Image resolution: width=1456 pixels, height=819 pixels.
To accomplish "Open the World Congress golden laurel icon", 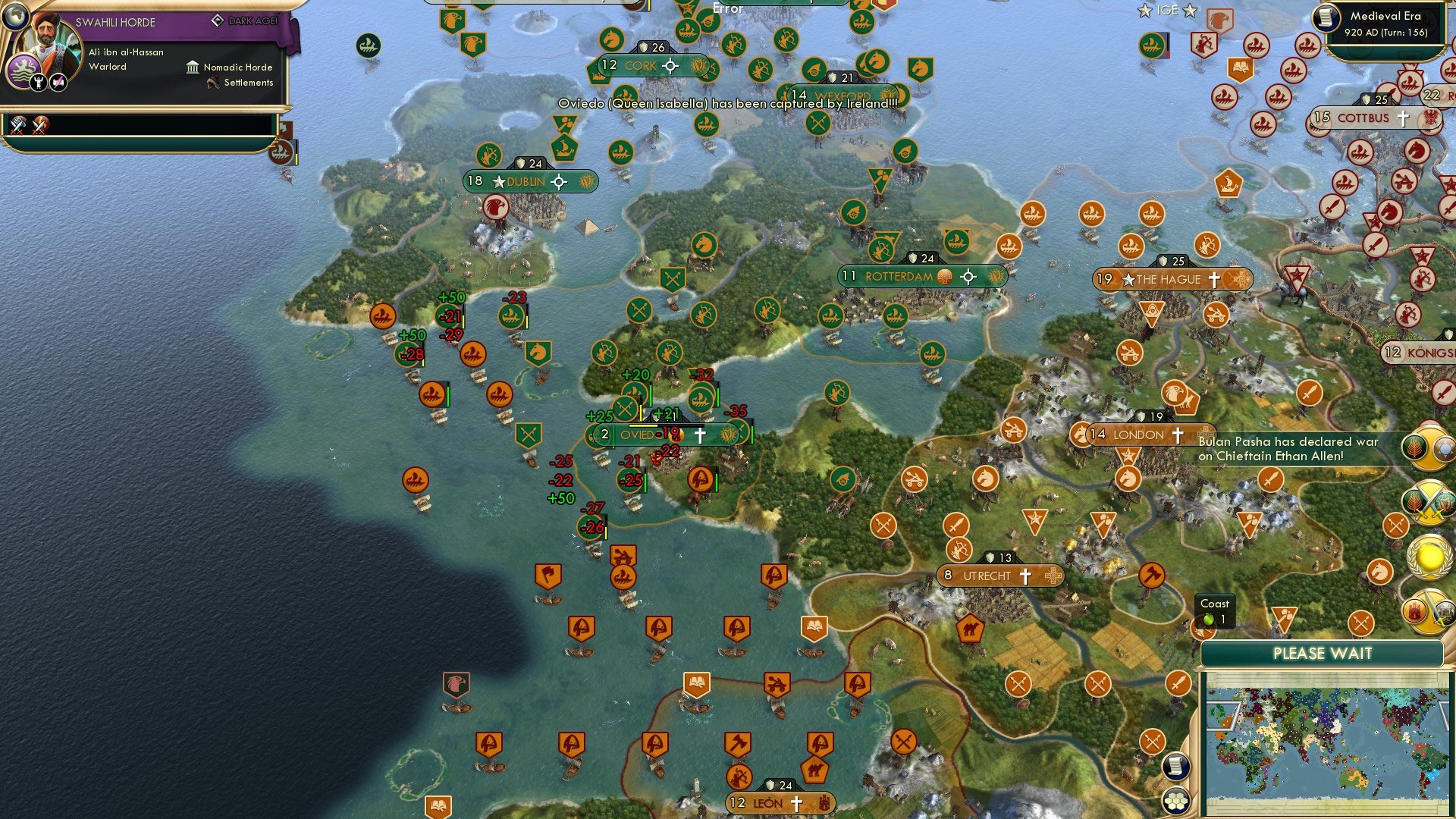I will point(1429,557).
